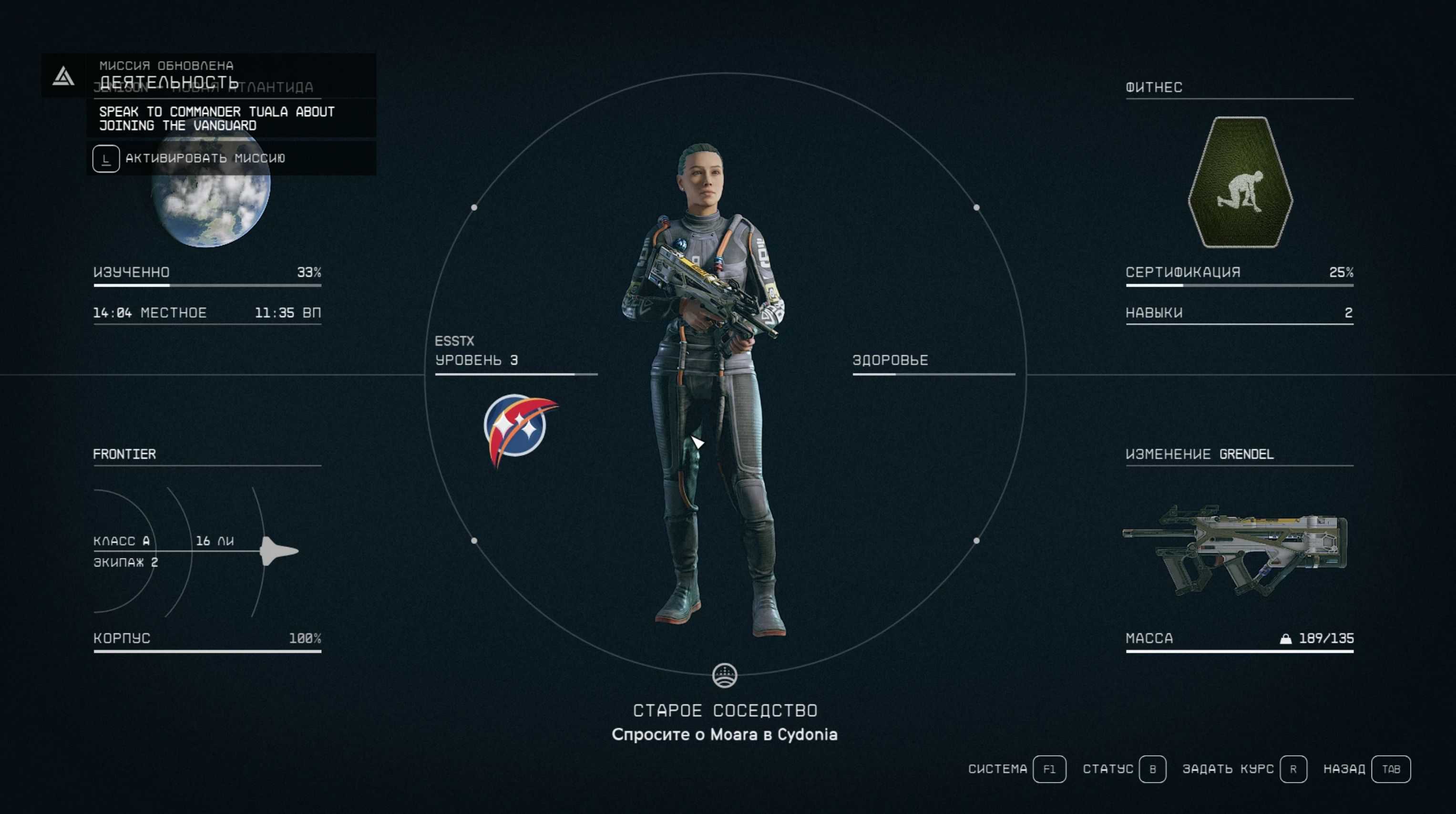Select the Масса inventory weight row
The image size is (1456, 814).
pyautogui.click(x=1239, y=639)
